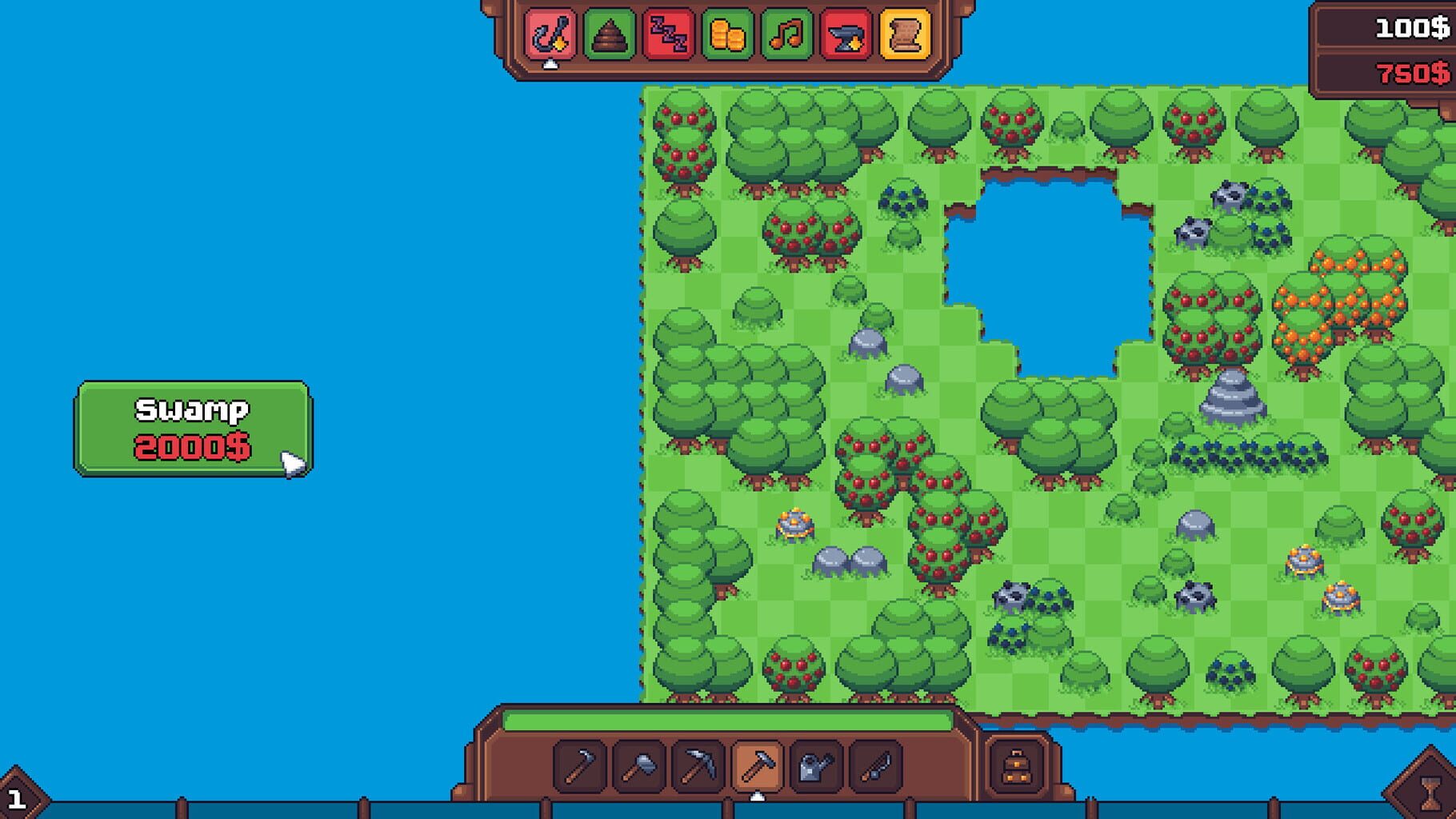Image resolution: width=1456 pixels, height=819 pixels.
Task: Toggle the fertilizer poop option
Action: coord(610,34)
